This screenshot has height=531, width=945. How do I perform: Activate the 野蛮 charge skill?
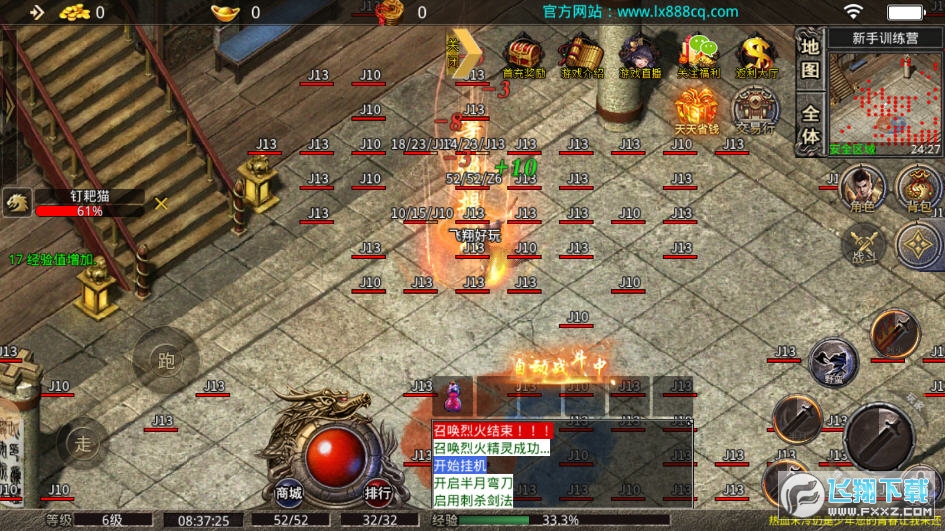click(832, 361)
